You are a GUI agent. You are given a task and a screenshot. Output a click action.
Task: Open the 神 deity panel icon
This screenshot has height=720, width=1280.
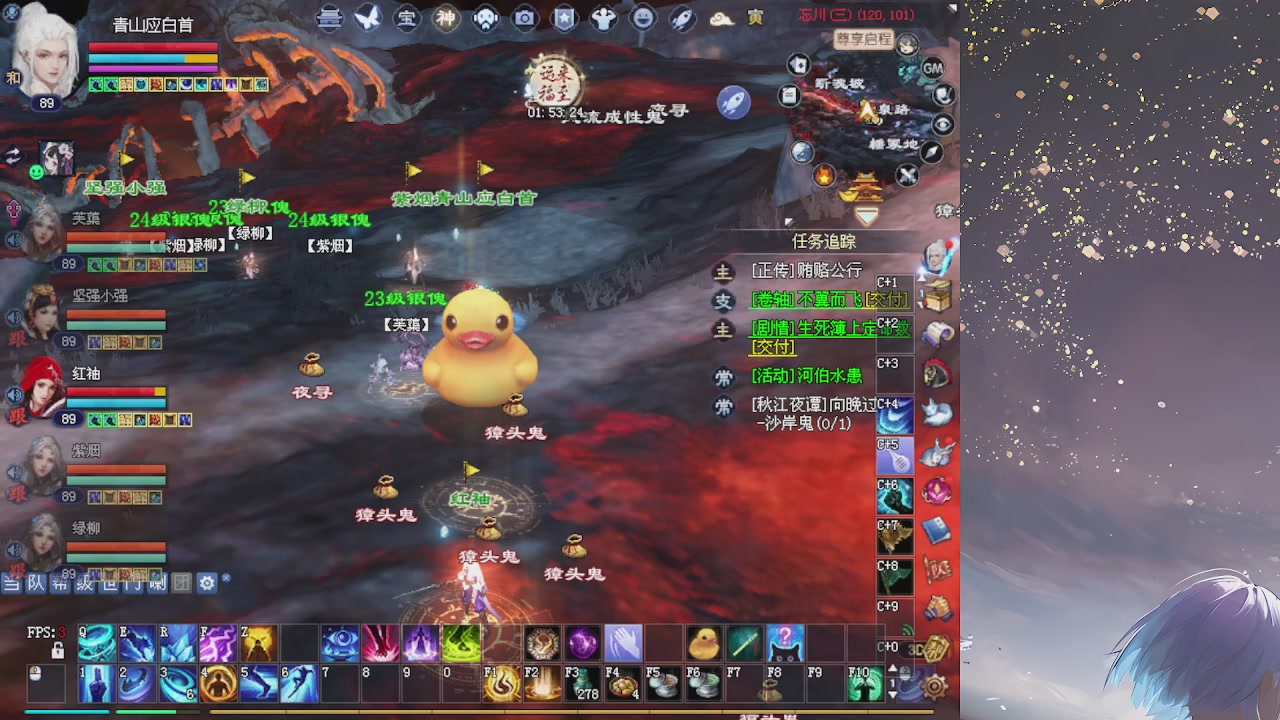click(x=445, y=18)
